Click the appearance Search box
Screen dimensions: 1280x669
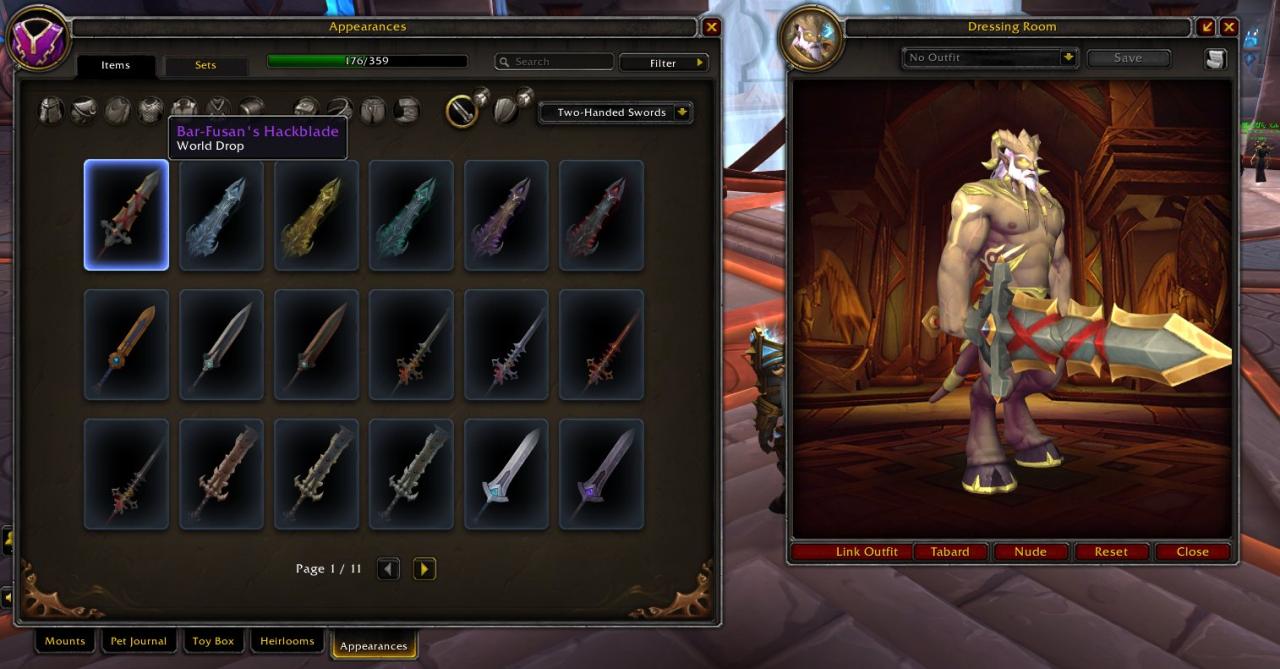click(555, 62)
